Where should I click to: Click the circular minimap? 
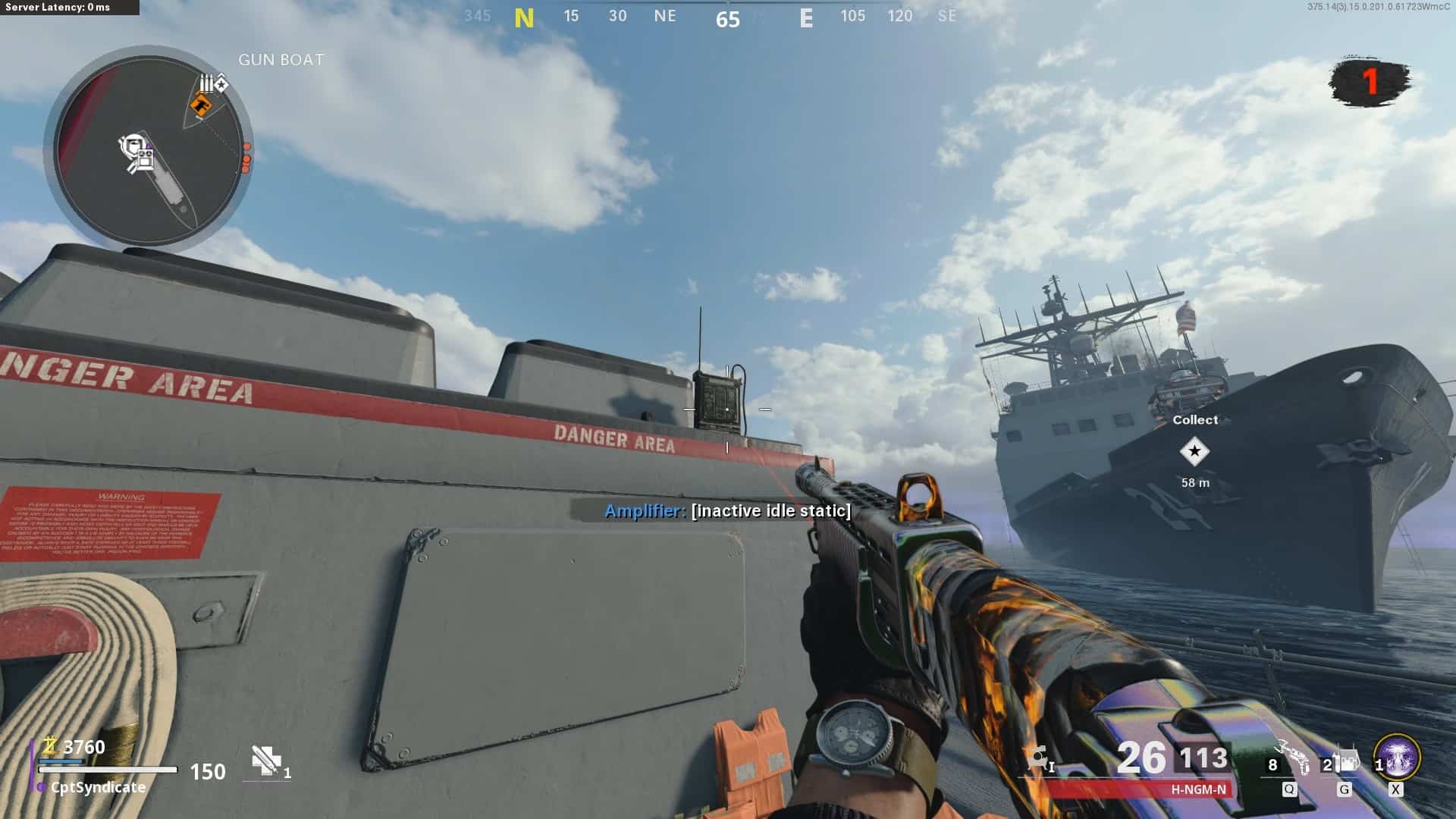(x=149, y=149)
